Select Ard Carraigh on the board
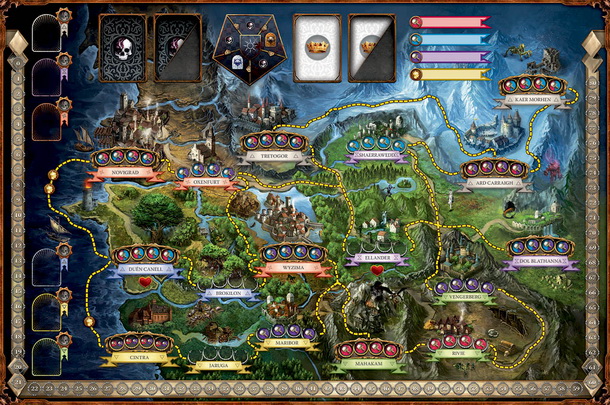Screen dimensions: 610x405 [x=493, y=183]
